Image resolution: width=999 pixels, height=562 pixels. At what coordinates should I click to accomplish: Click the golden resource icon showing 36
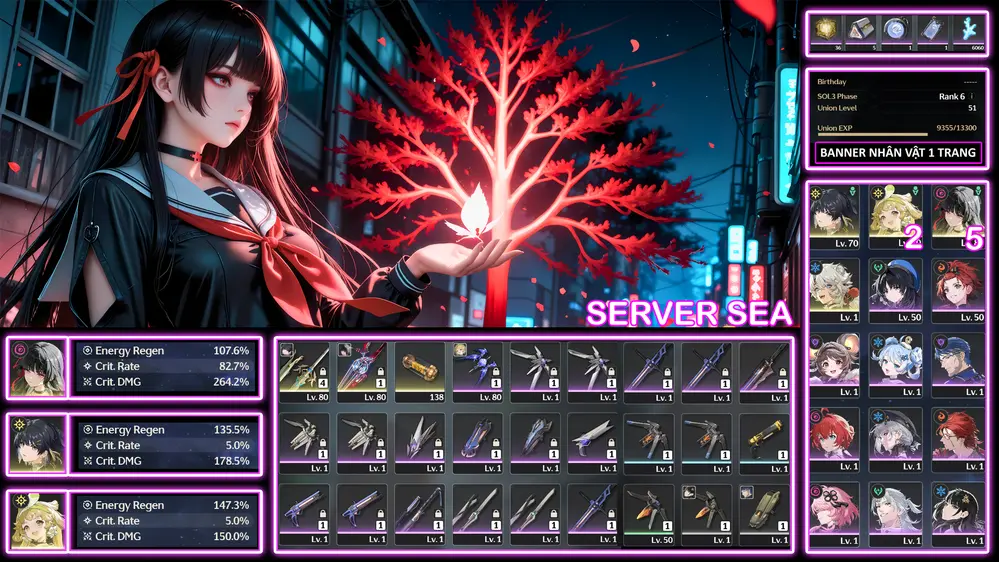pyautogui.click(x=825, y=32)
